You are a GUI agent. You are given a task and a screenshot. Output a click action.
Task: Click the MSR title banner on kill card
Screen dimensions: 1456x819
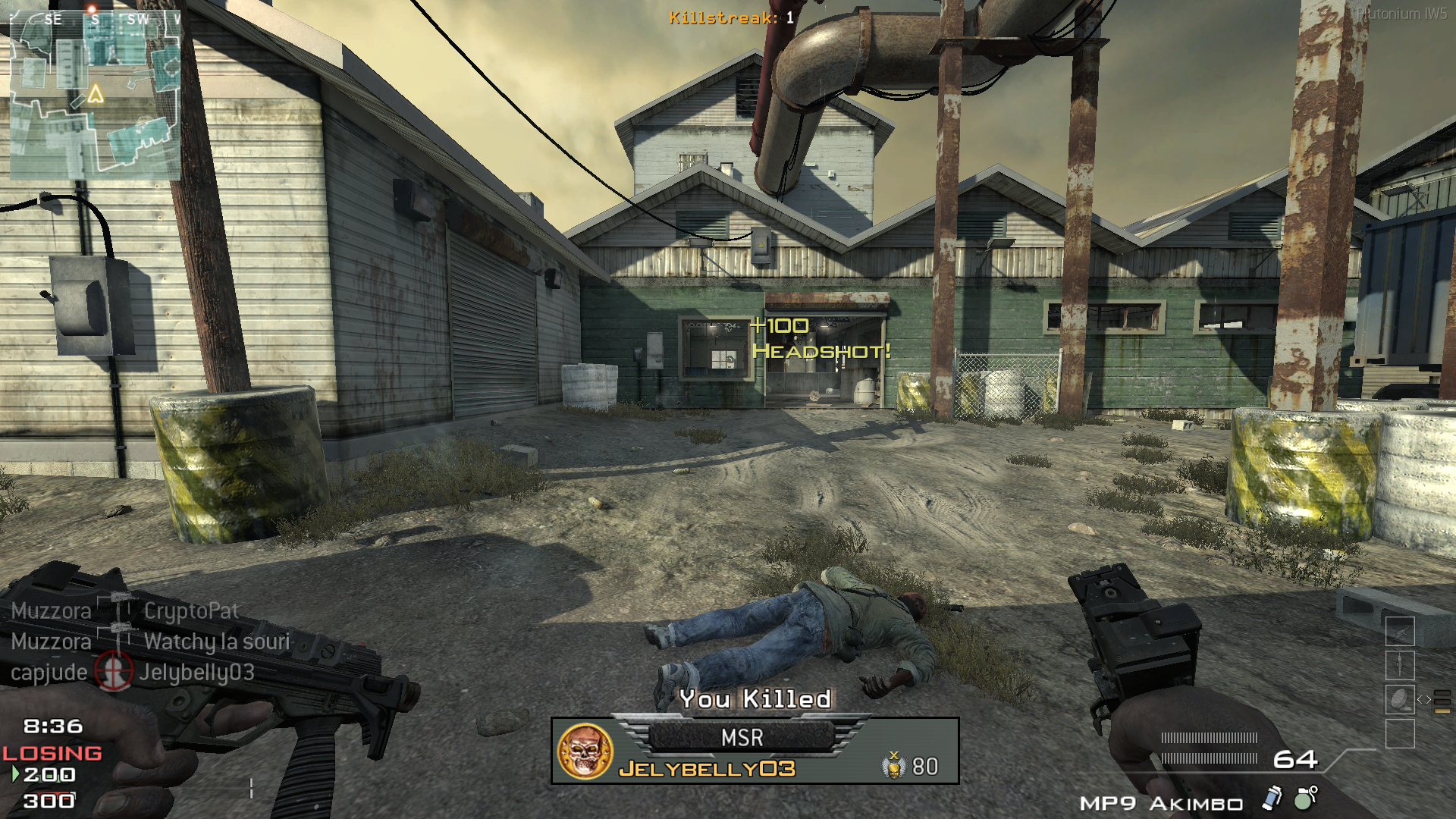pos(742,738)
